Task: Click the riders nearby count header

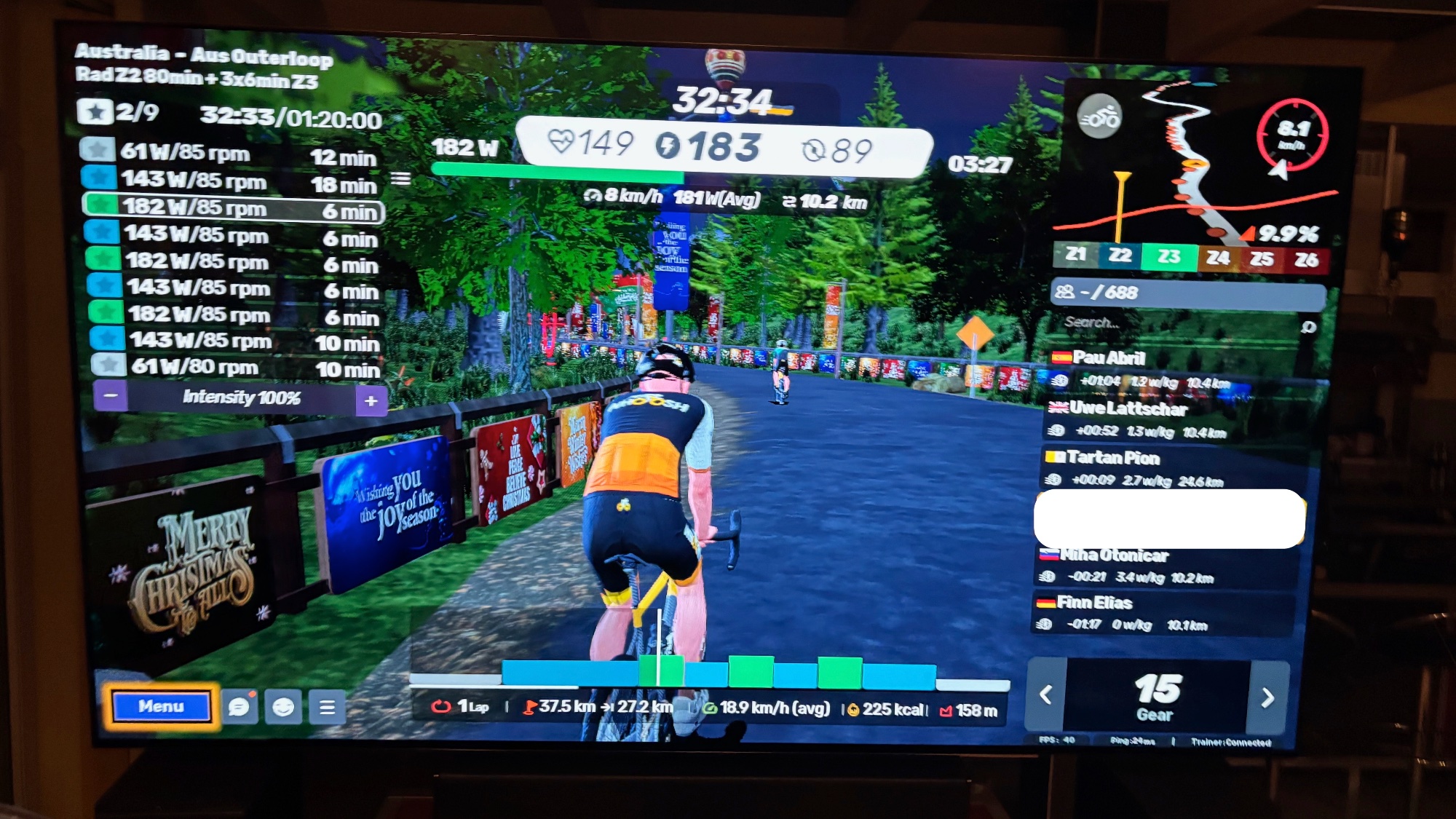Action: click(1187, 293)
